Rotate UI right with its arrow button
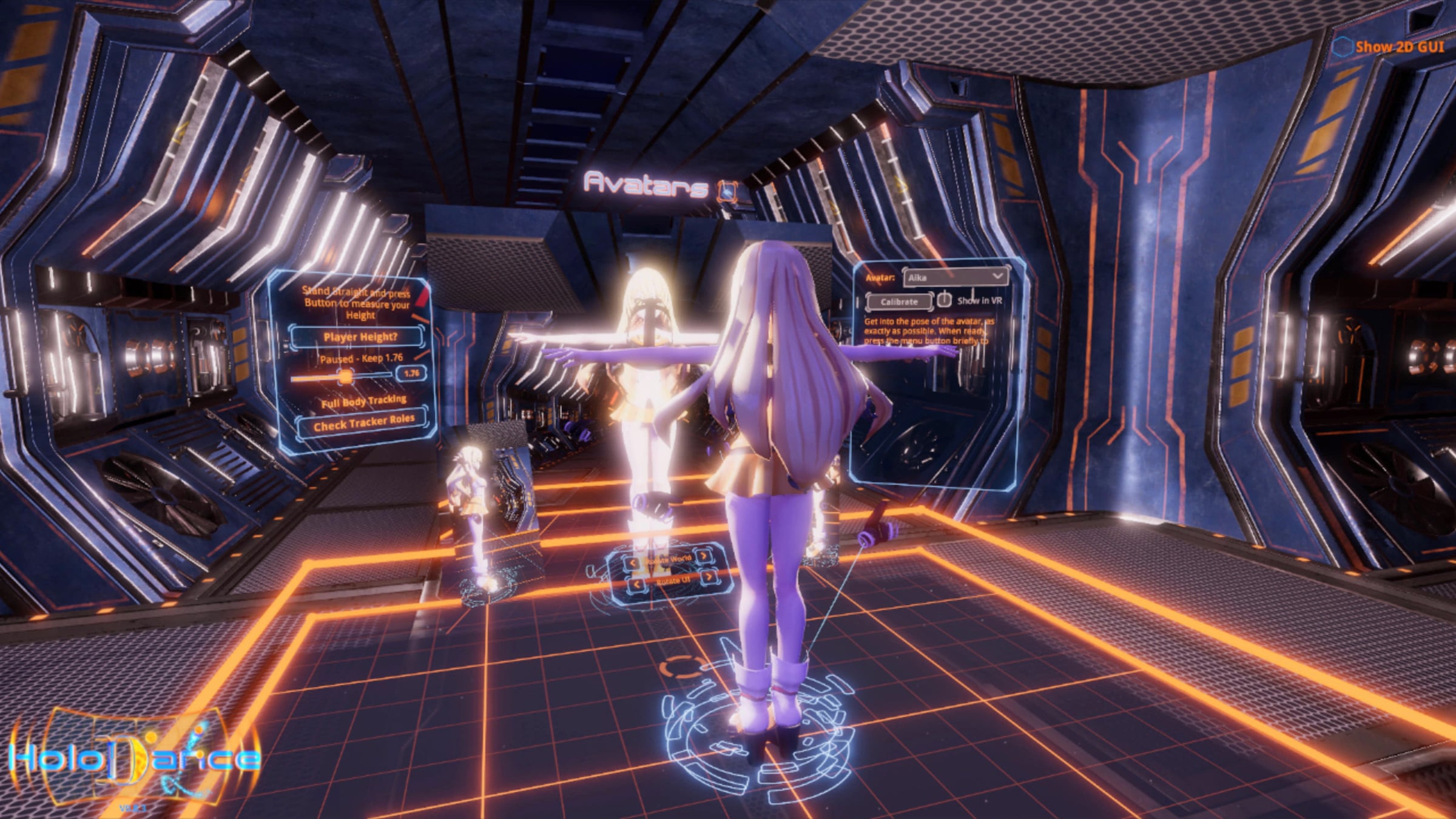This screenshot has height=819, width=1456. click(708, 577)
